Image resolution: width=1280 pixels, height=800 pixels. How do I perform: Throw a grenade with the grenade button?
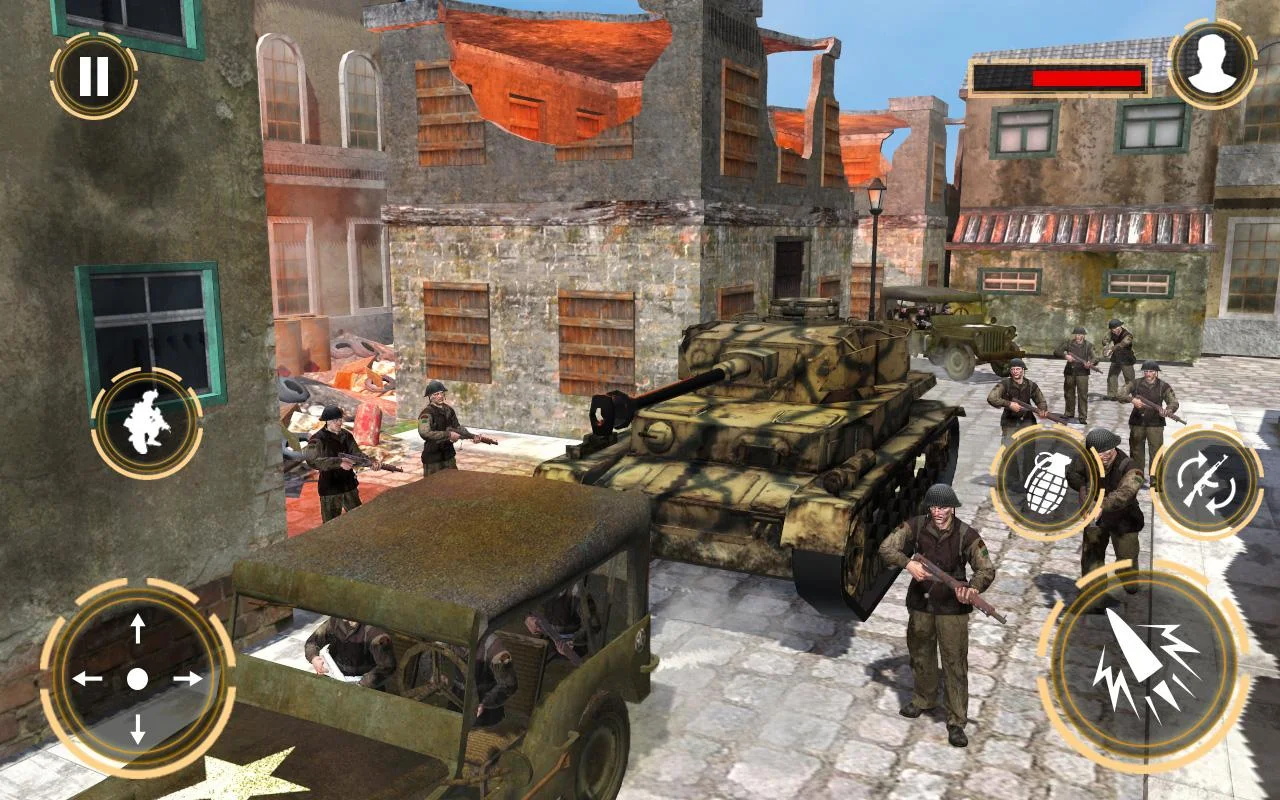point(1046,484)
